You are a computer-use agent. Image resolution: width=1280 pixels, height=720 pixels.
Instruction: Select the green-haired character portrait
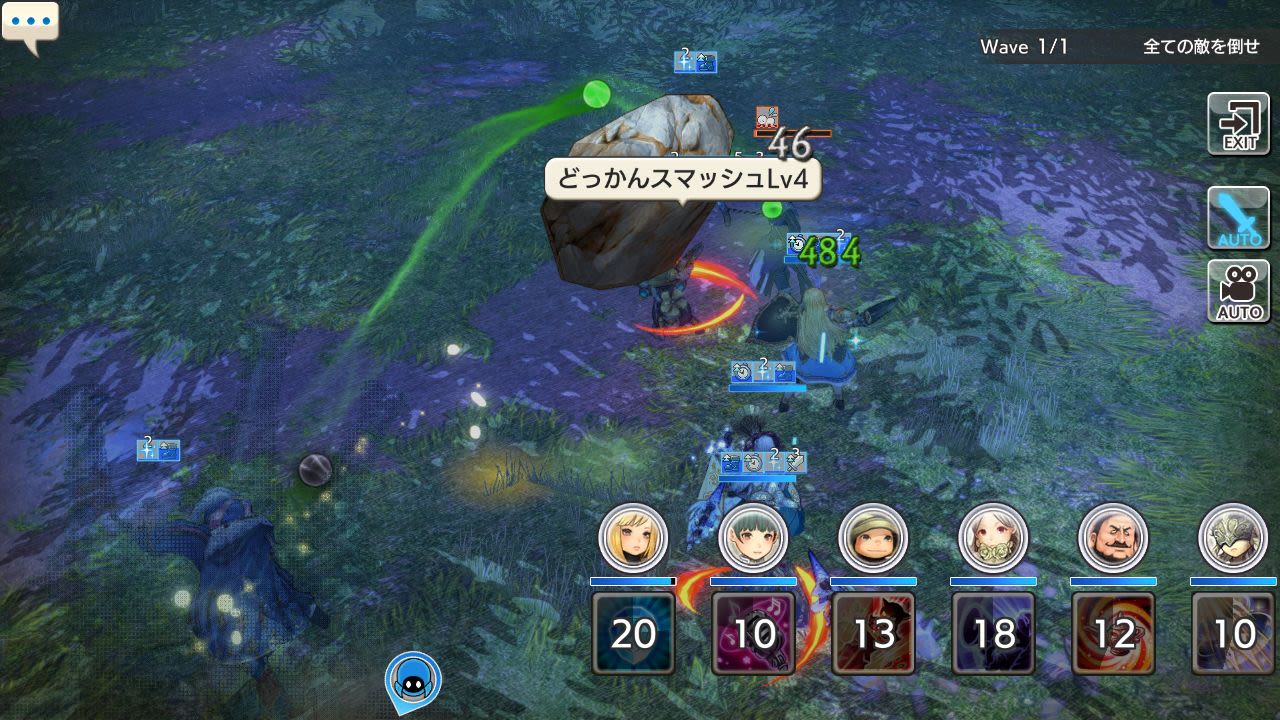(753, 538)
